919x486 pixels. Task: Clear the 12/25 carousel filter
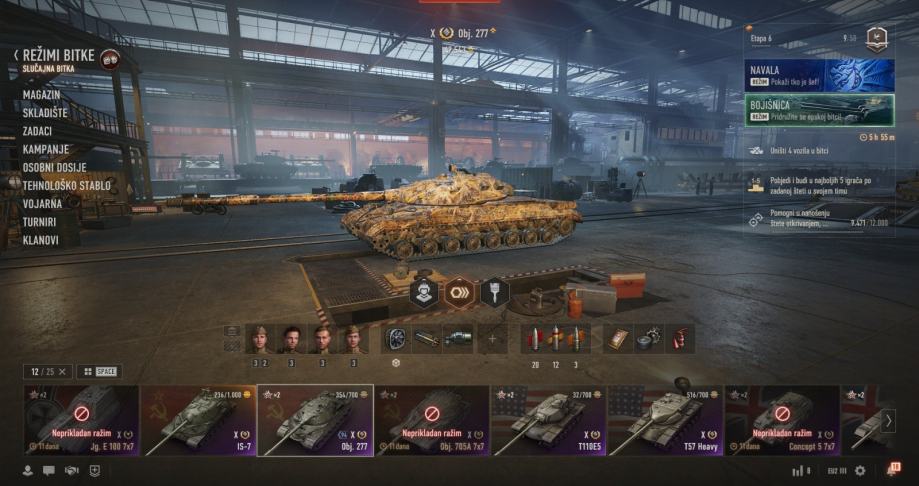click(62, 371)
